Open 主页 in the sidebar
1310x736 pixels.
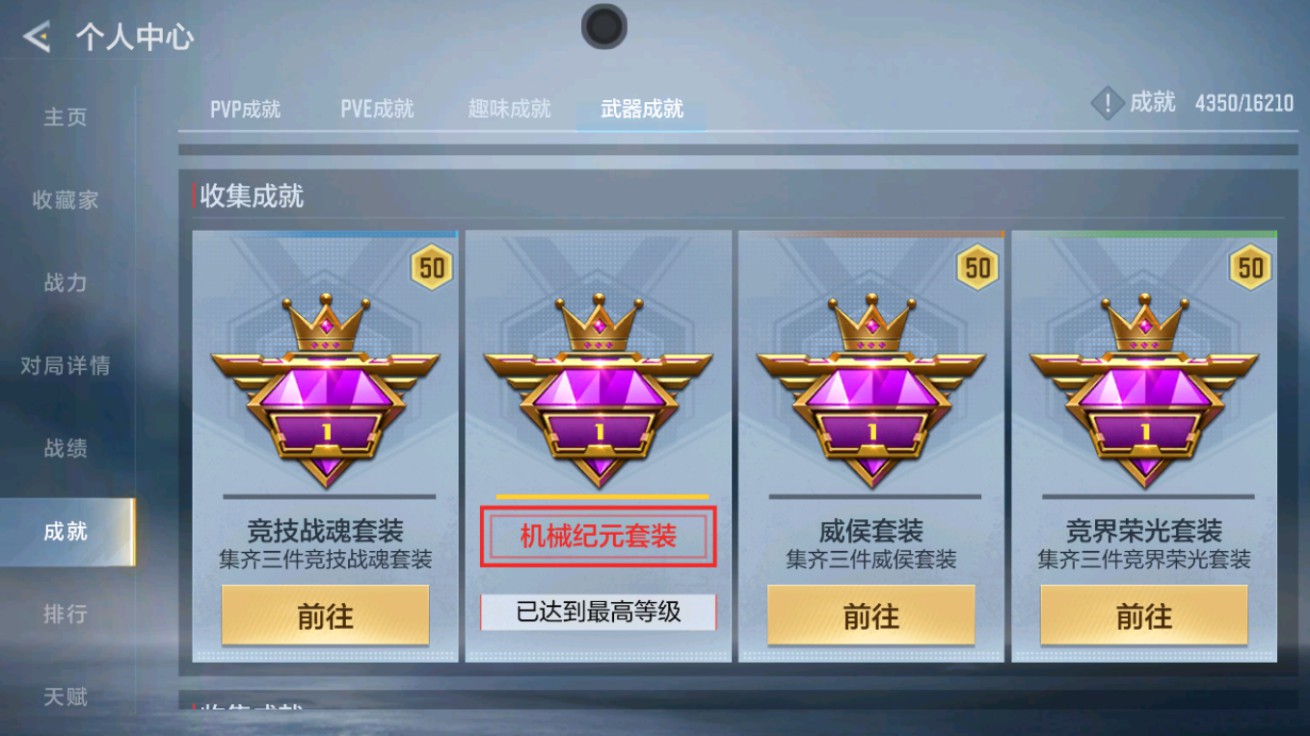pyautogui.click(x=65, y=118)
